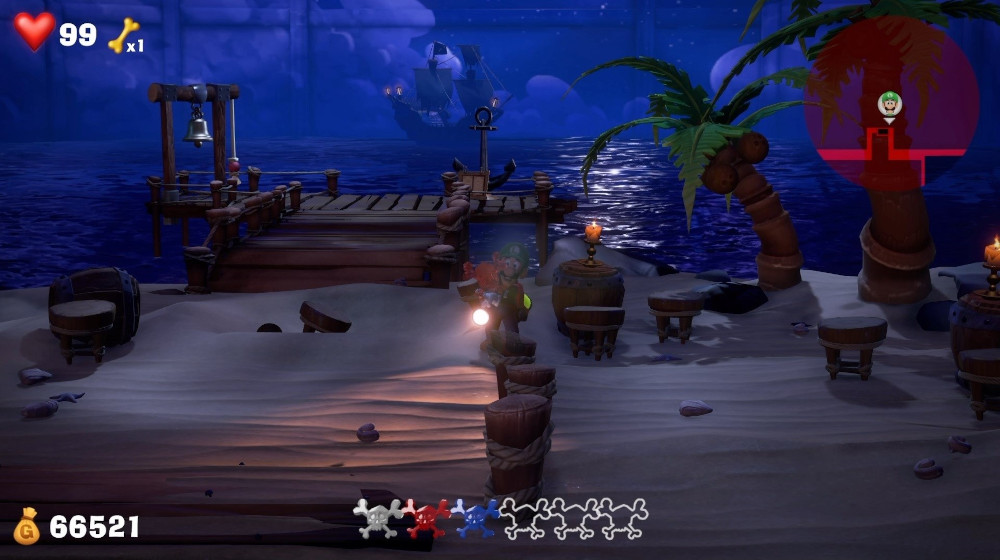
Task: Select the golden bone item icon
Action: 122,35
